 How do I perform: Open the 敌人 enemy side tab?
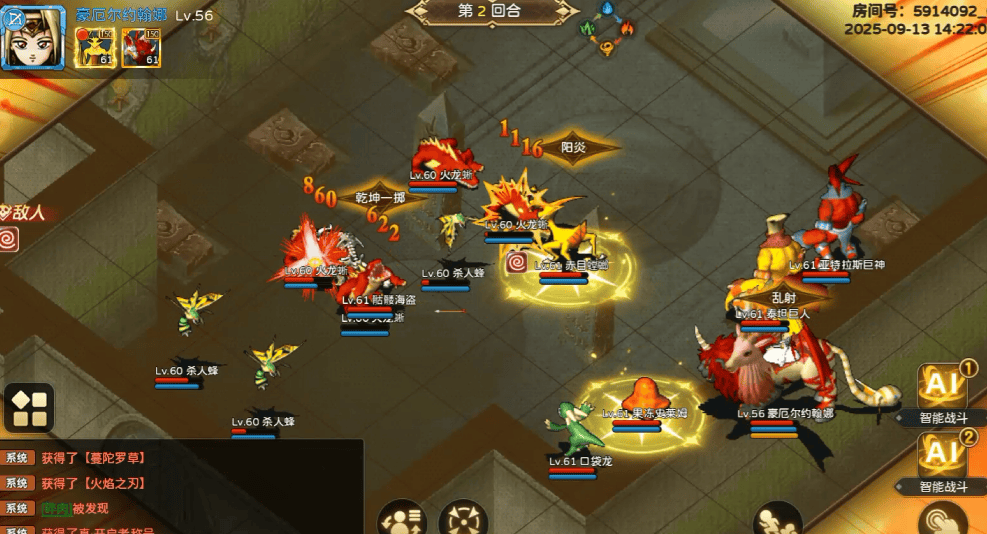pyautogui.click(x=24, y=212)
